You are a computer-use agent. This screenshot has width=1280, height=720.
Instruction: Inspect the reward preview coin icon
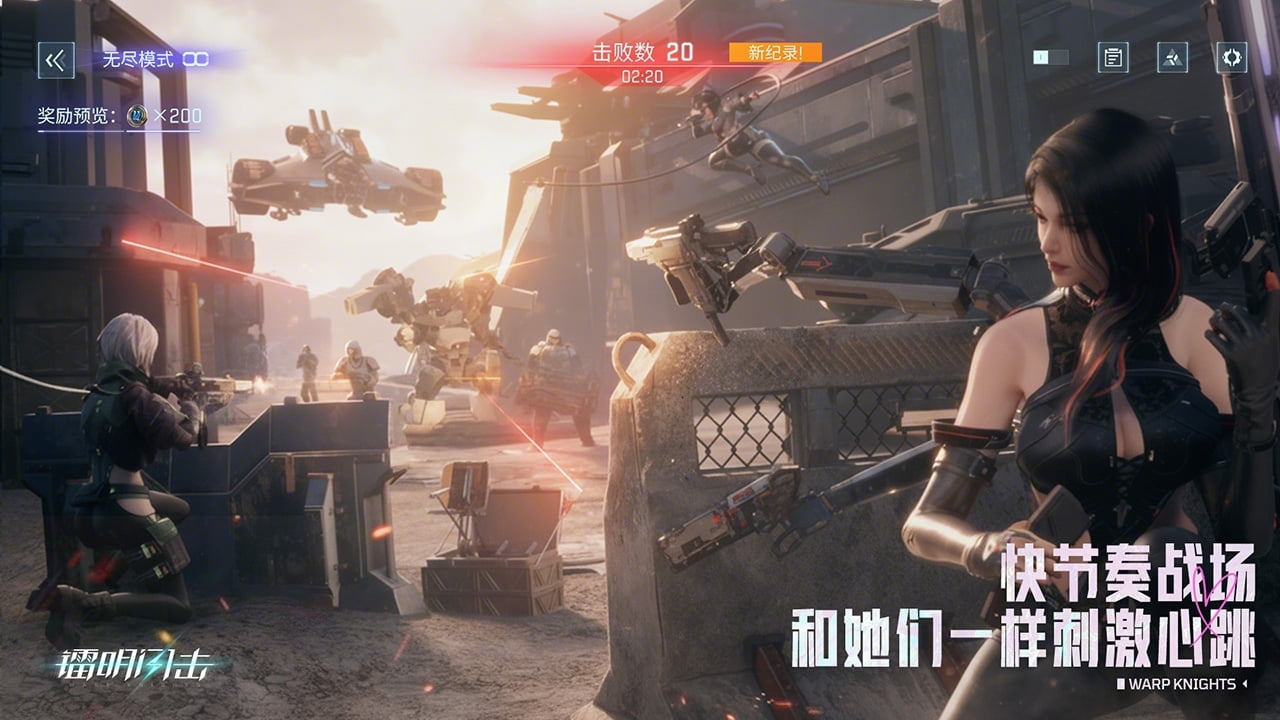point(137,116)
